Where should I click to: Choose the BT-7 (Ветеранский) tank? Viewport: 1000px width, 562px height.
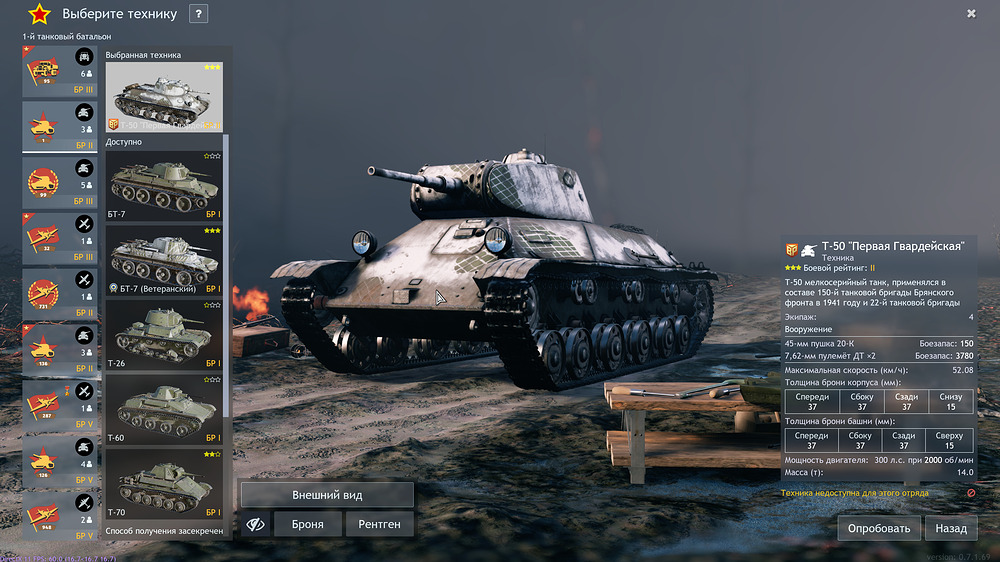164,260
